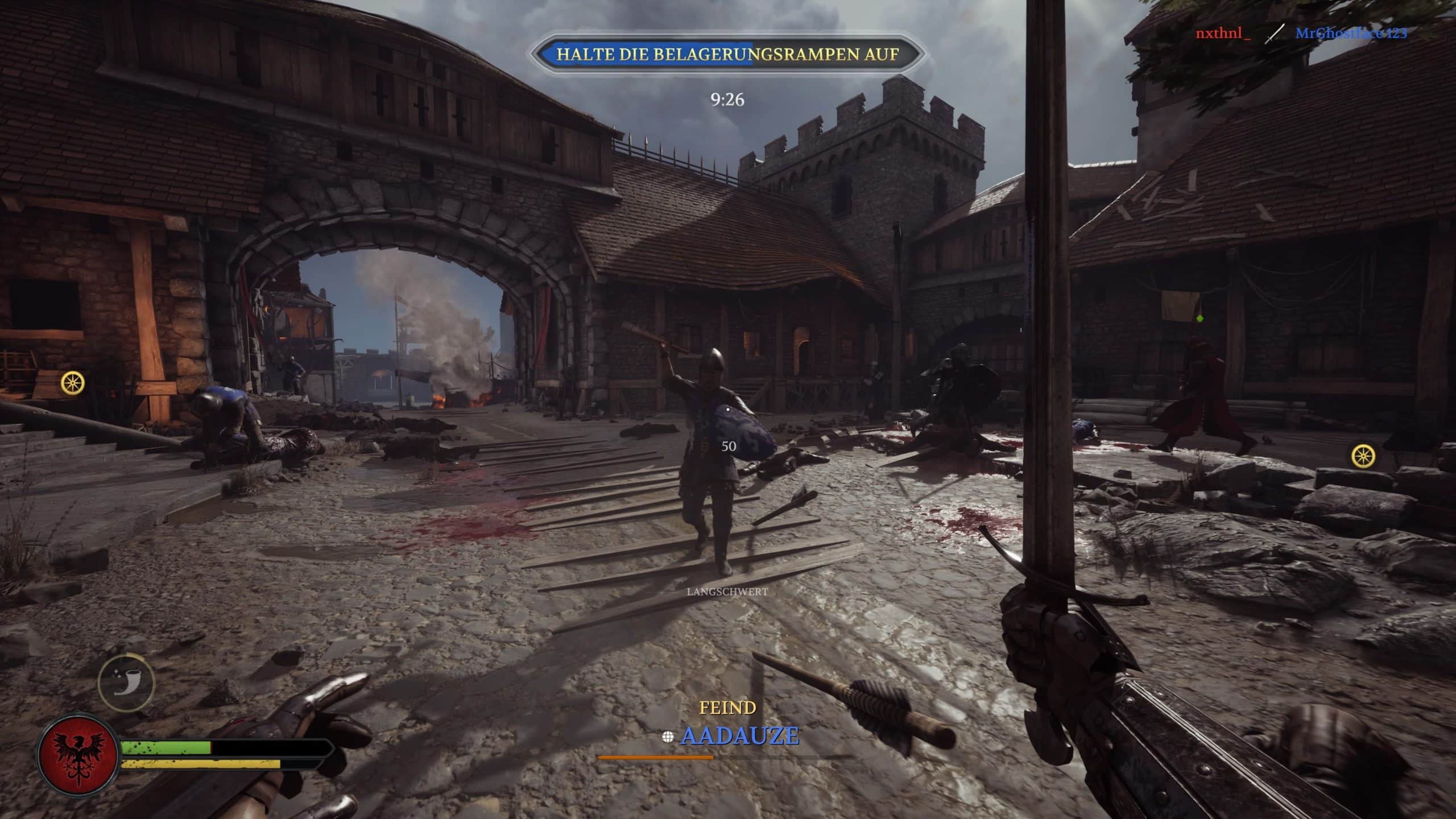The height and width of the screenshot is (819, 1456).
Task: Click the Halte die Belagerungsrampen auf objective banner
Action: click(x=727, y=55)
